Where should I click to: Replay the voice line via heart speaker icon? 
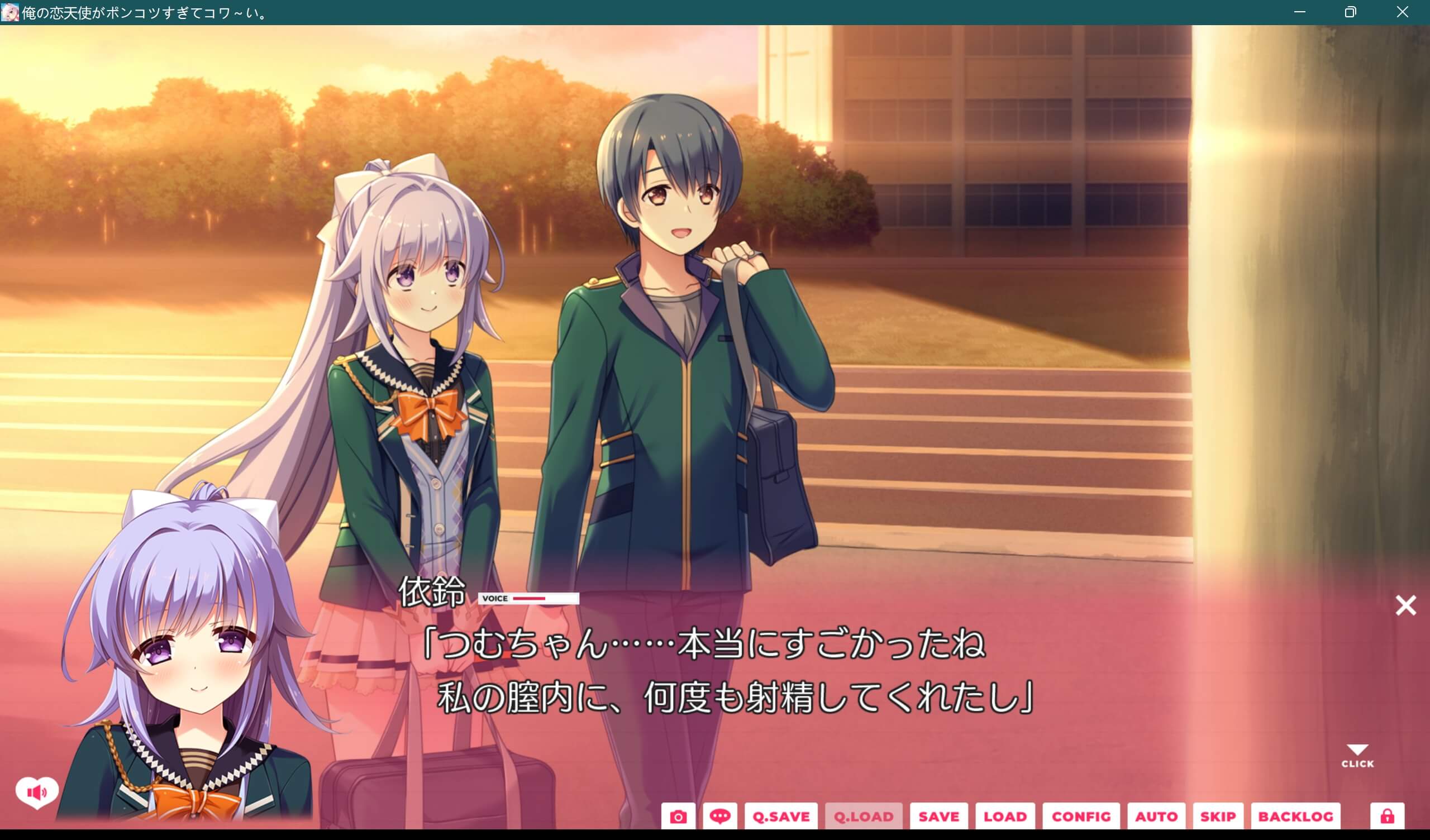click(x=36, y=793)
